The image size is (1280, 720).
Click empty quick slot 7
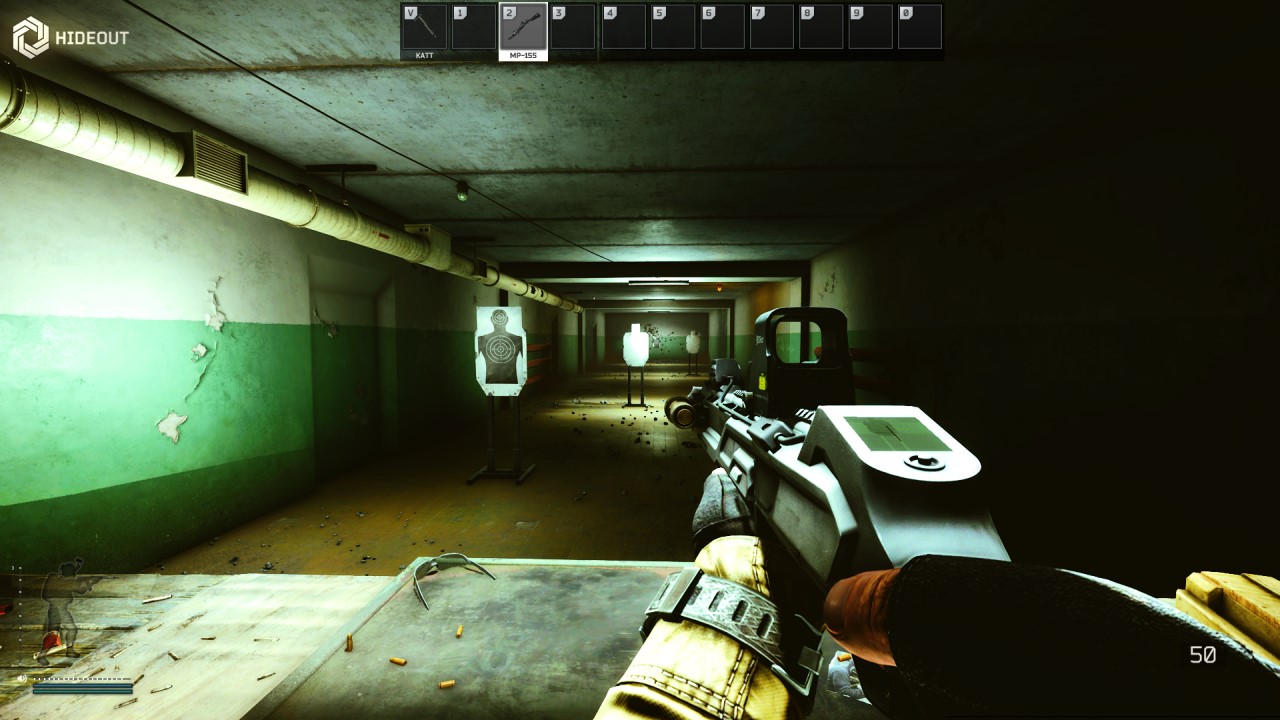pyautogui.click(x=770, y=27)
